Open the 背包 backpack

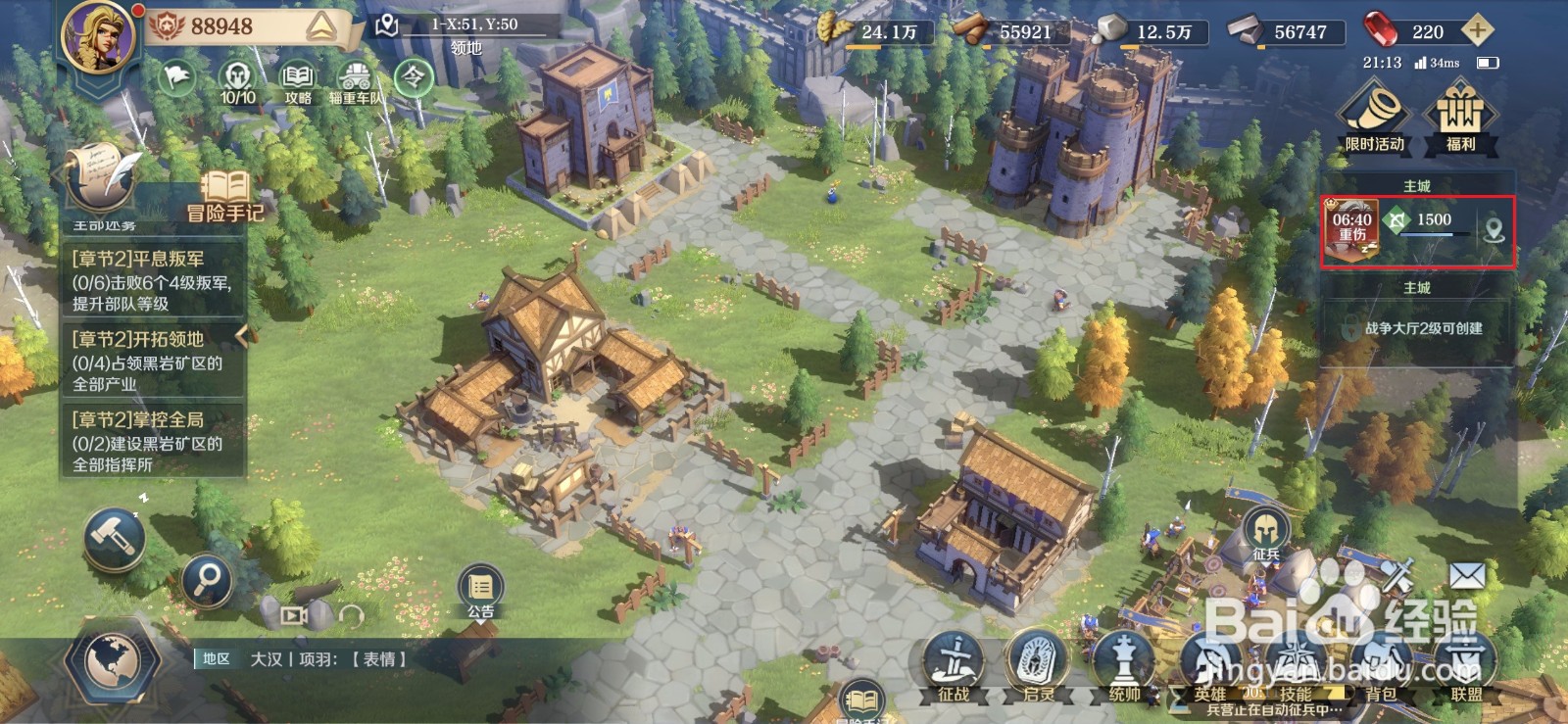tap(1381, 666)
